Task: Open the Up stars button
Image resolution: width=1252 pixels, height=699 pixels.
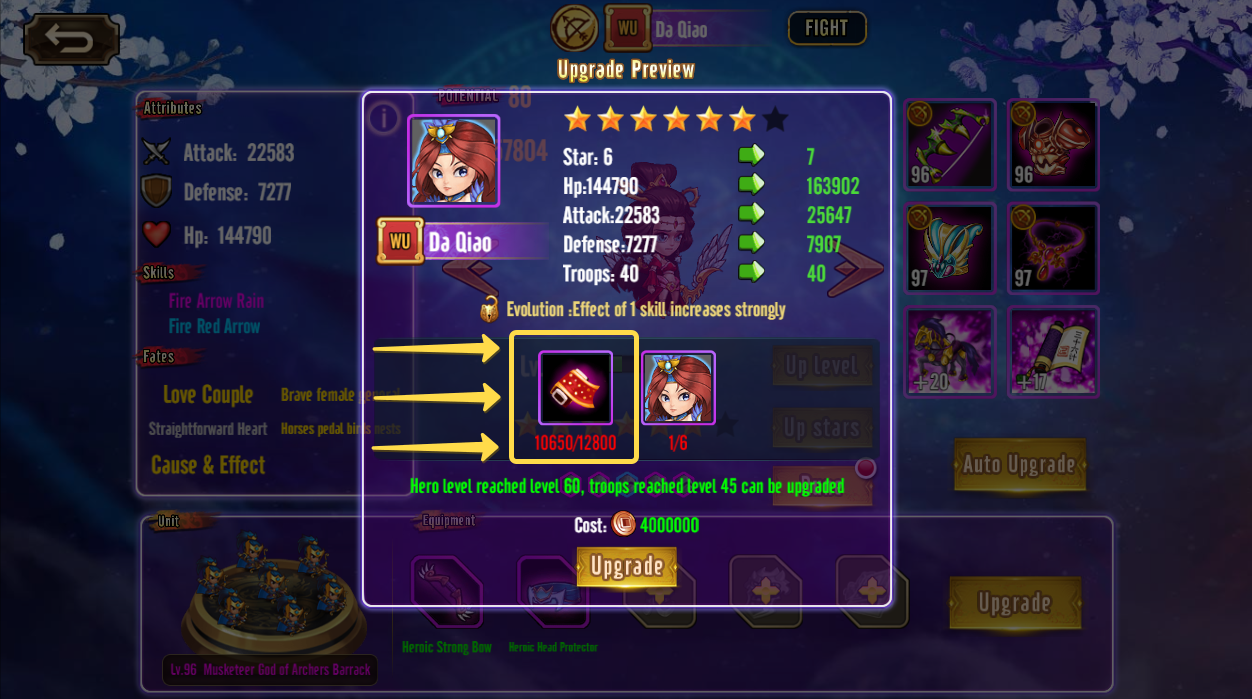Action: point(821,428)
